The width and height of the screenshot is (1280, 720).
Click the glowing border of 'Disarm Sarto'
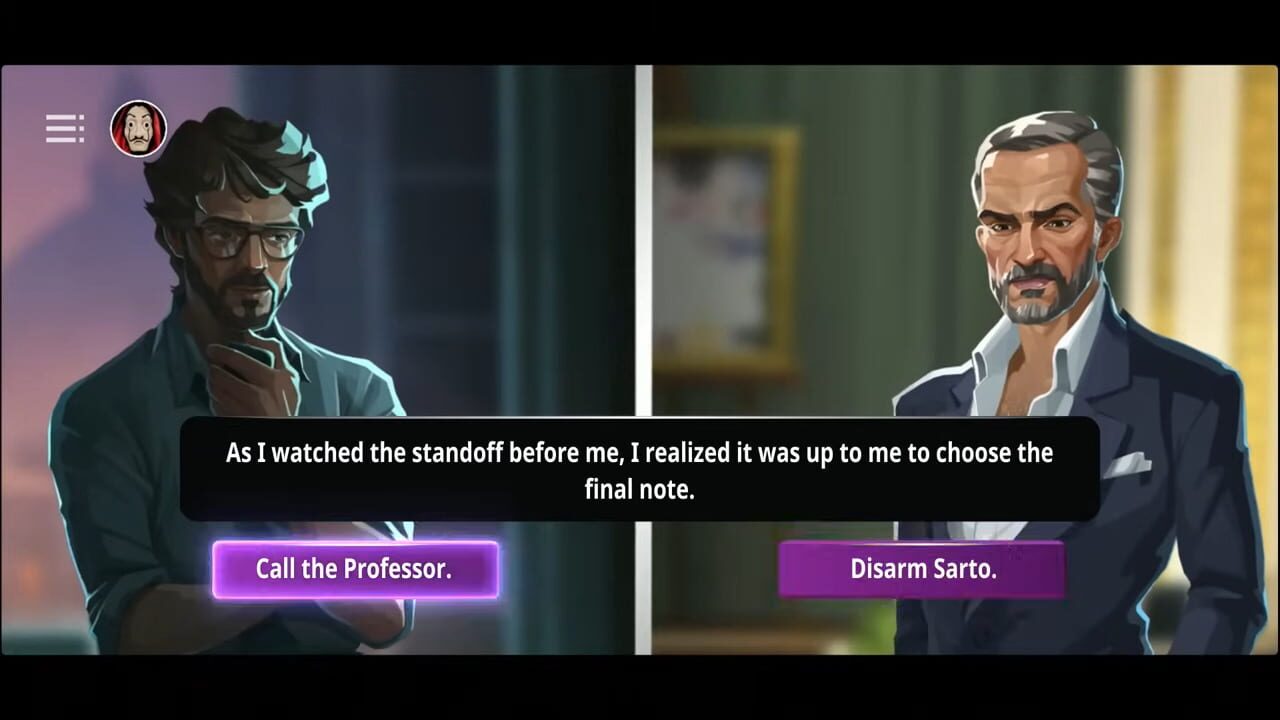922,545
